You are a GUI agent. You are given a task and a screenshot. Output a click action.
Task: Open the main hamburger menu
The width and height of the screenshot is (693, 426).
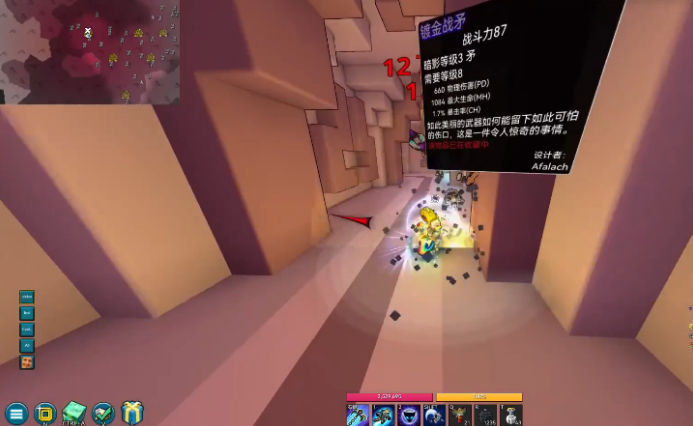16,412
